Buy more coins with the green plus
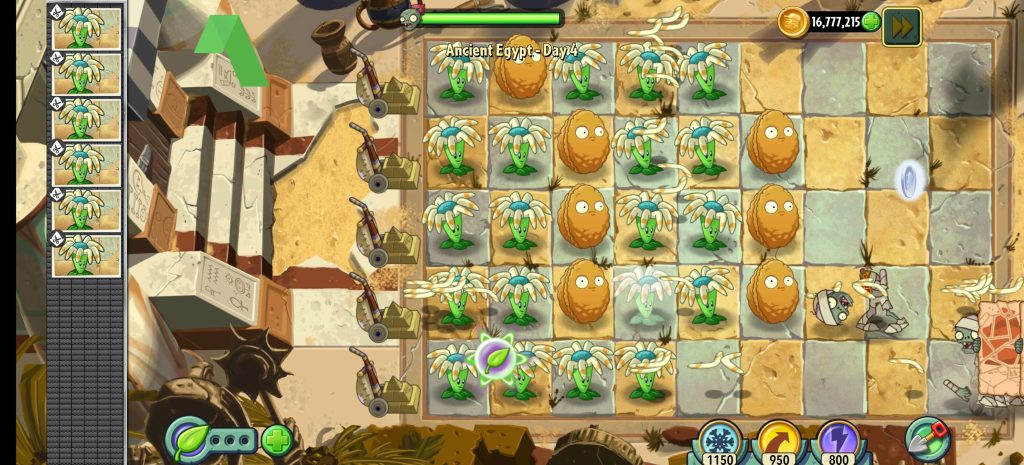Viewport: 1024px width, 465px height. [871, 21]
